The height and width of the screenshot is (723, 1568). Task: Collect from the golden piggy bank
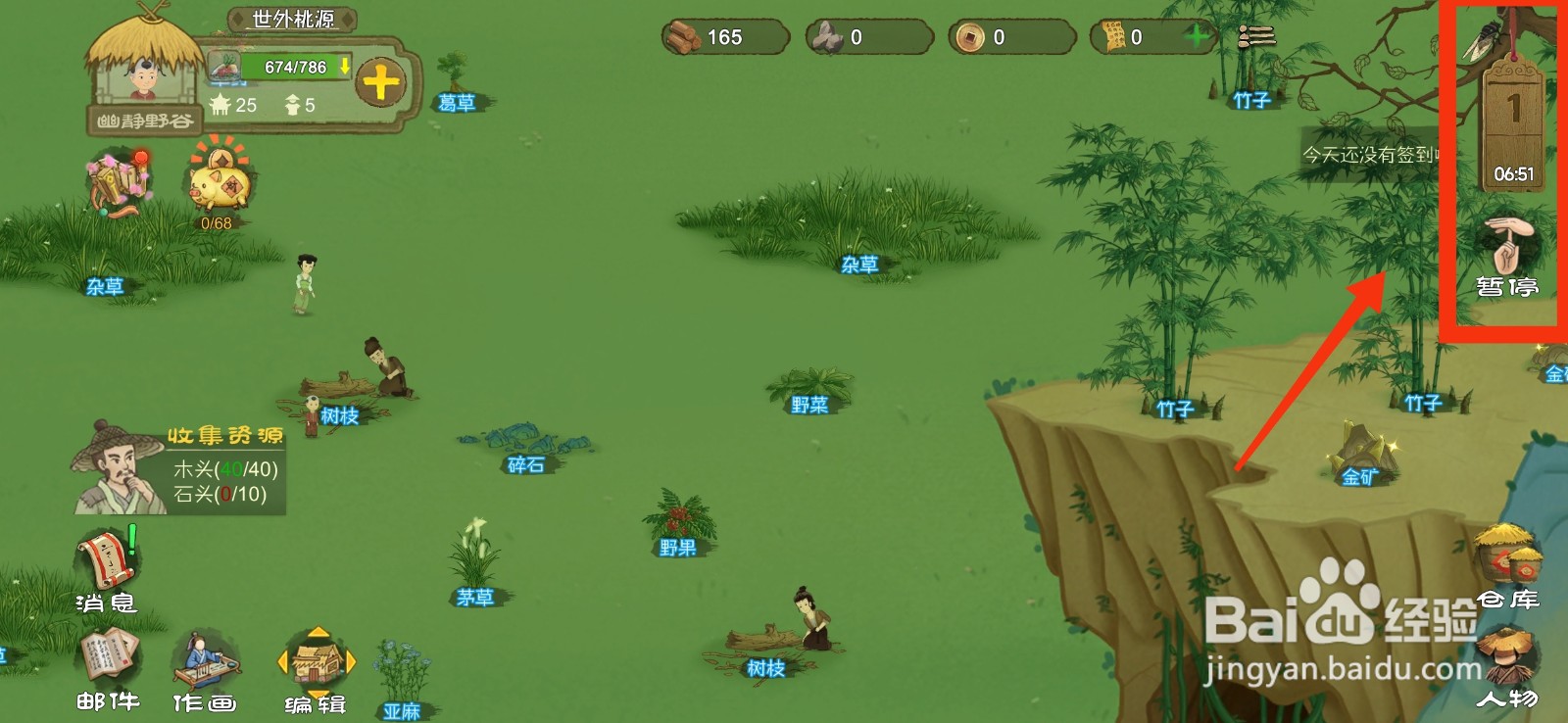219,186
